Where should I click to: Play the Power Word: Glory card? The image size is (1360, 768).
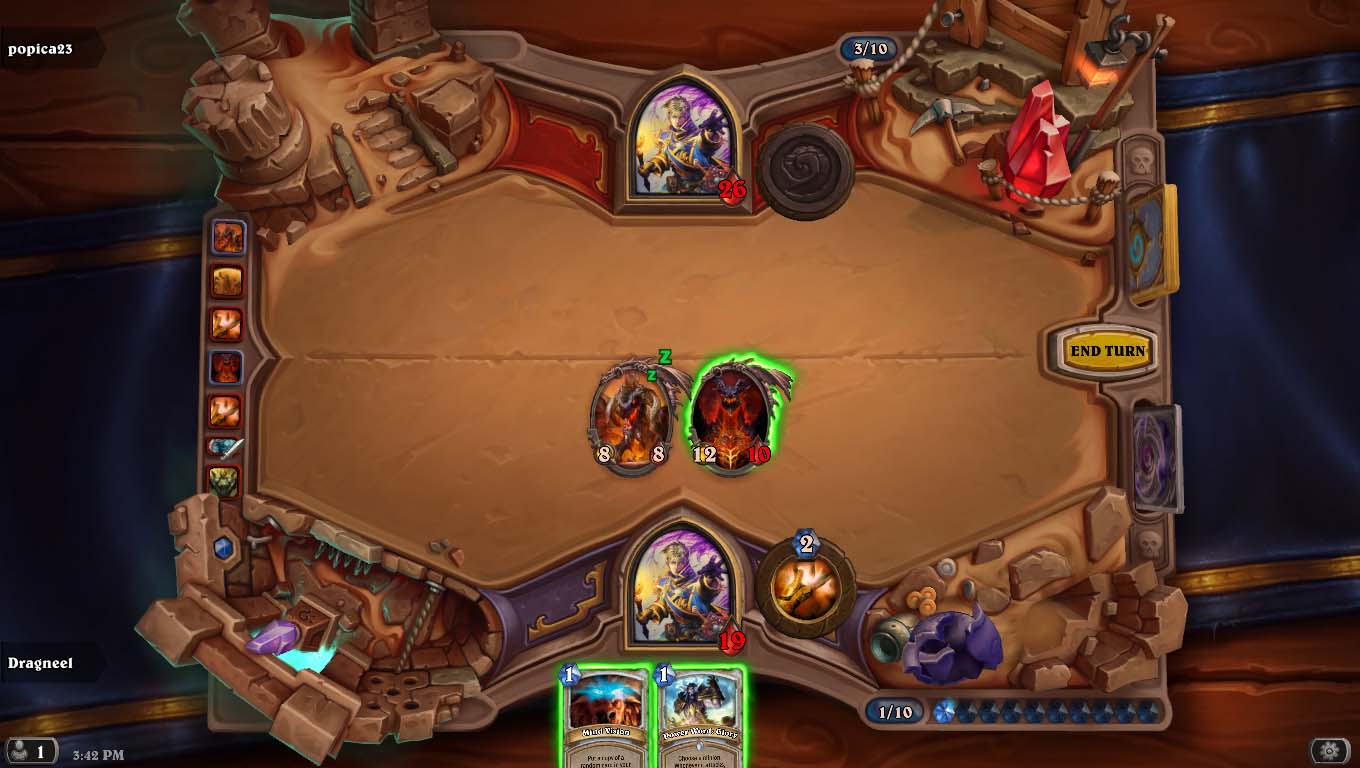click(699, 718)
